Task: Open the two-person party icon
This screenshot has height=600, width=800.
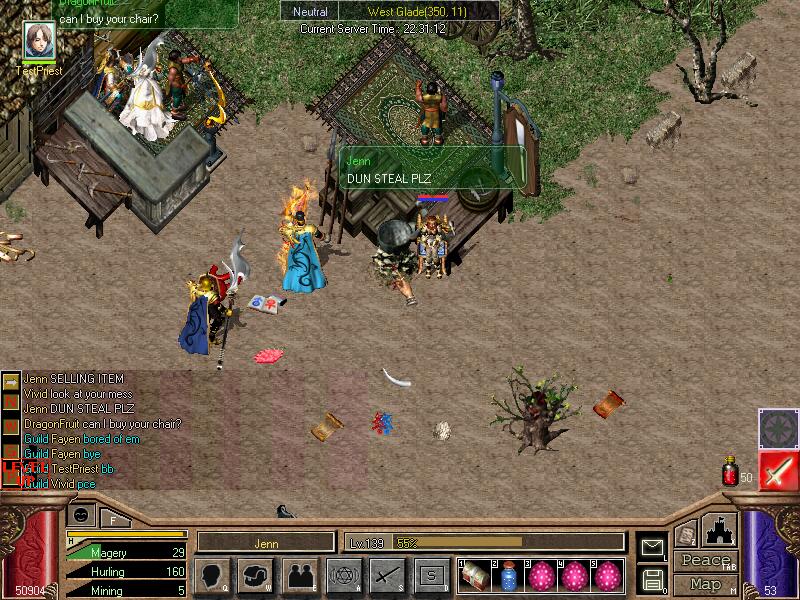Action: pyautogui.click(x=299, y=575)
